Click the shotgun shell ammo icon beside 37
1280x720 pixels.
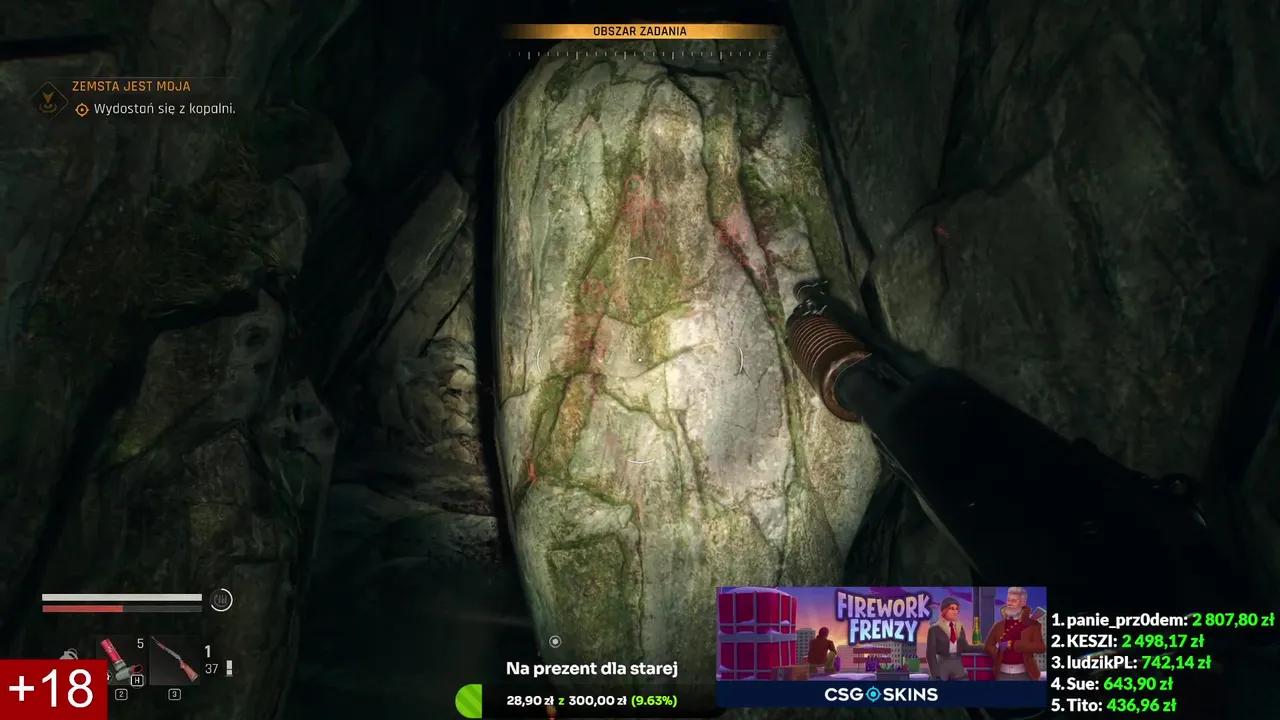point(229,665)
